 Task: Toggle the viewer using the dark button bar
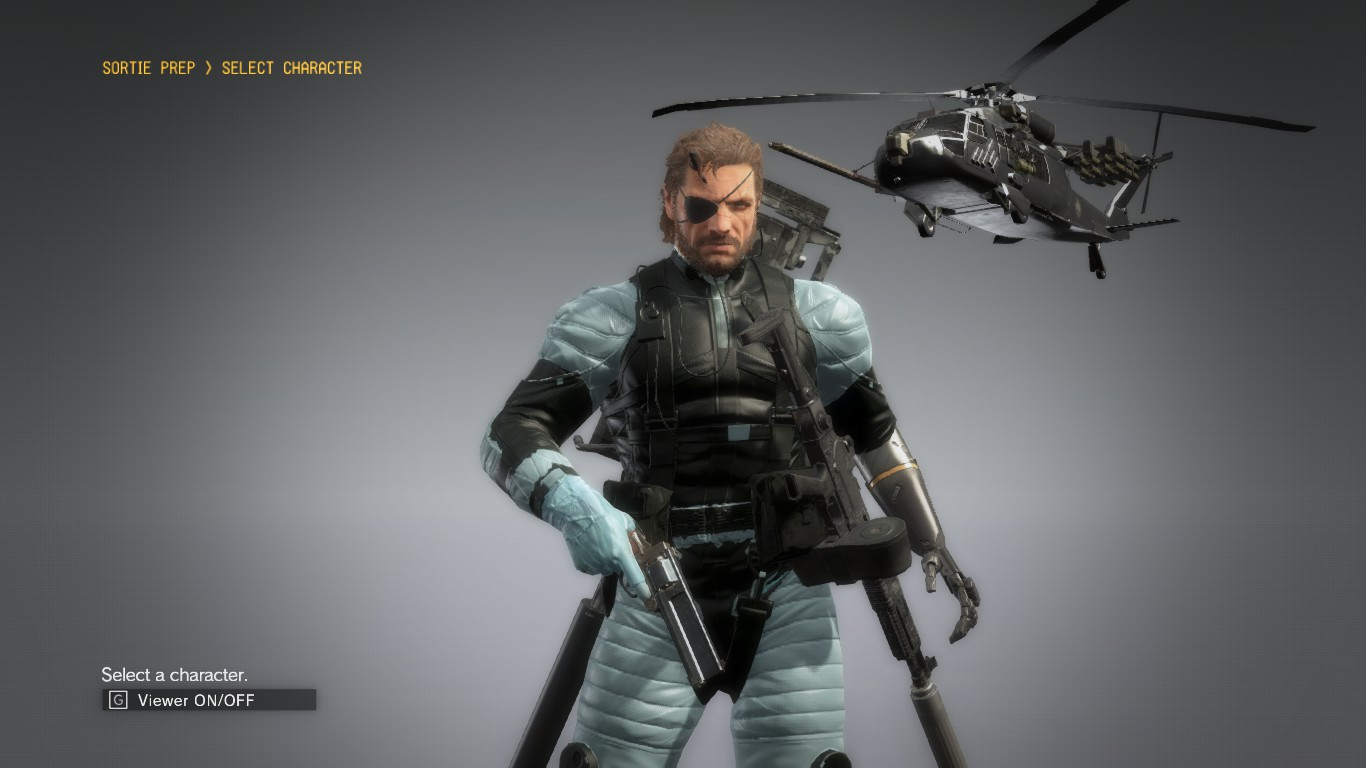click(207, 700)
